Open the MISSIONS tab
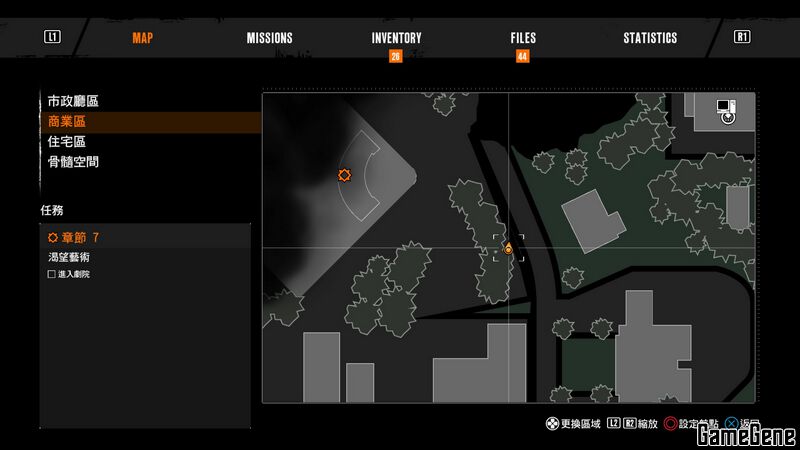This screenshot has width=800, height=450. coord(270,38)
